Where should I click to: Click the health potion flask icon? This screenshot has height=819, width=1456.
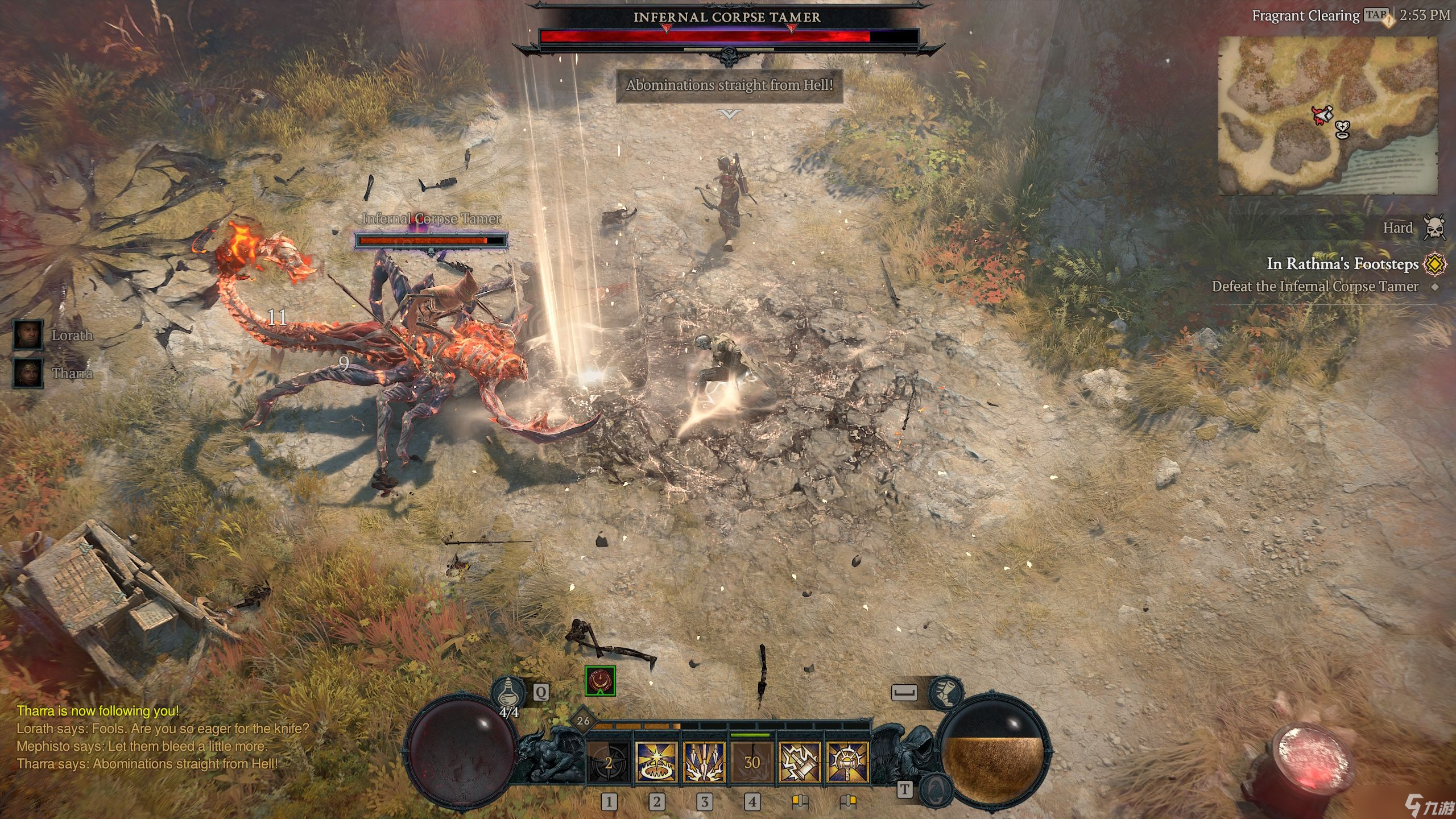(508, 692)
